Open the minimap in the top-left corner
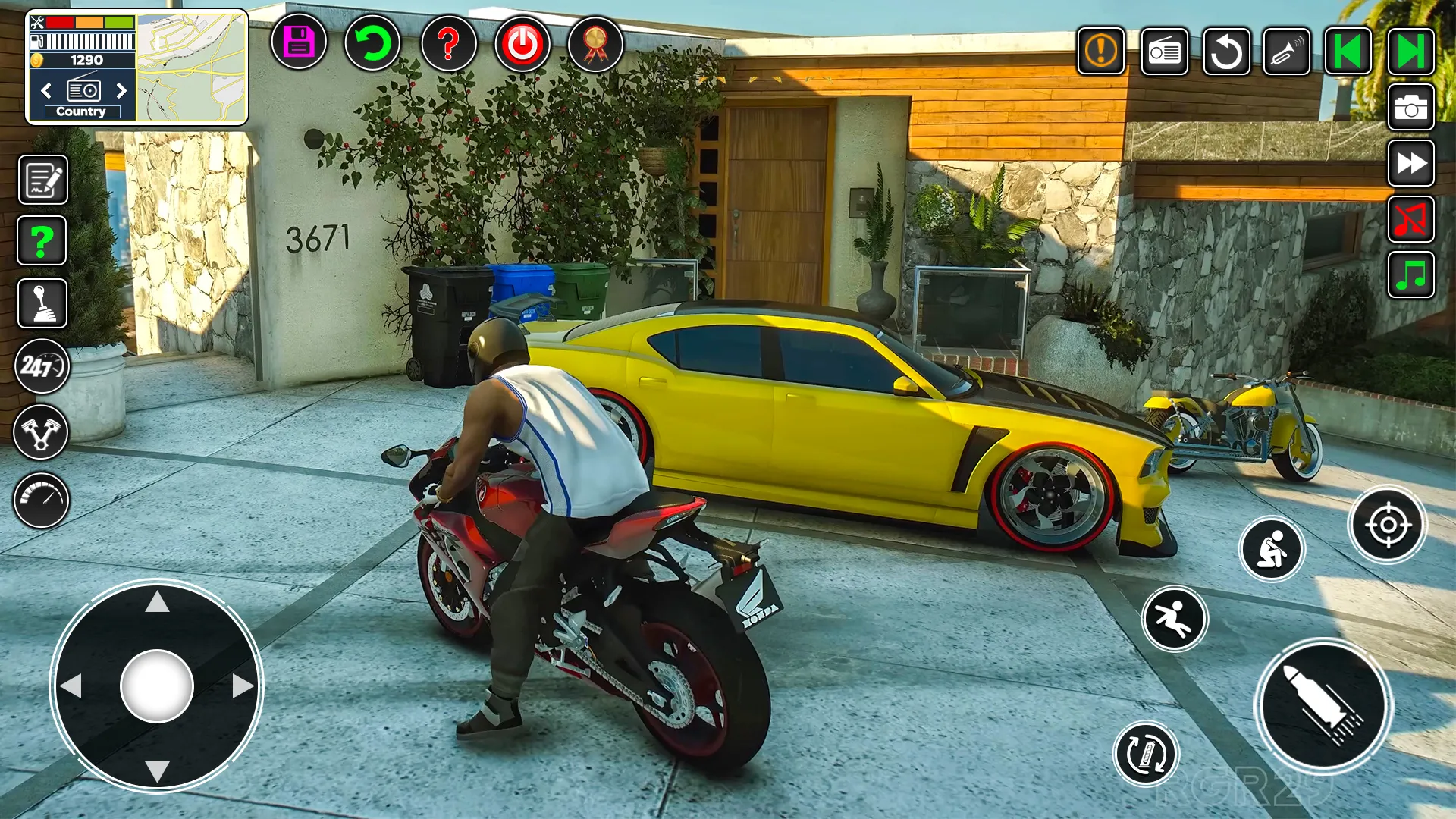Image resolution: width=1456 pixels, height=819 pixels. pos(190,64)
